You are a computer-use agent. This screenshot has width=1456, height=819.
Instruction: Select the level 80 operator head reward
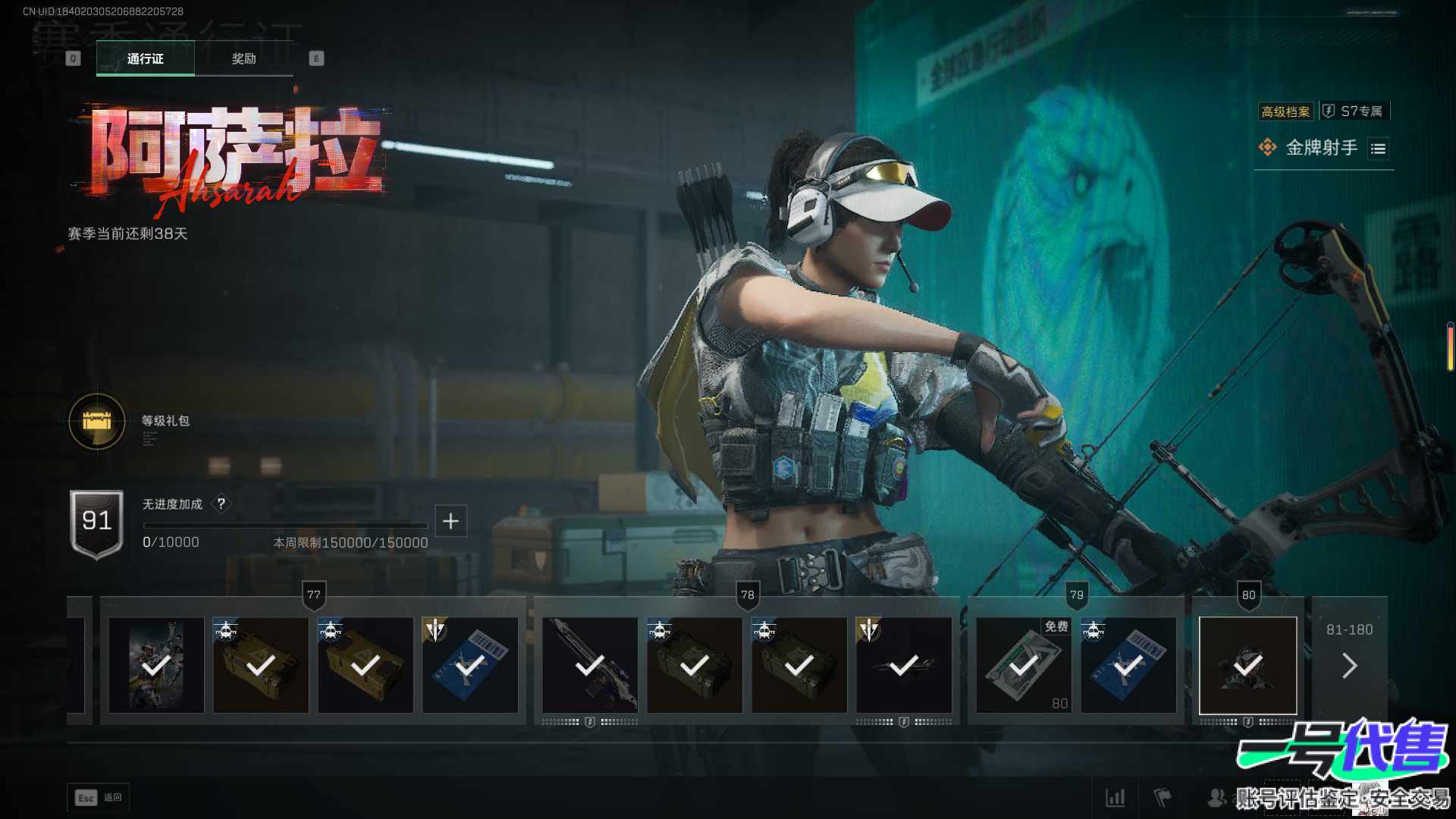(1247, 665)
